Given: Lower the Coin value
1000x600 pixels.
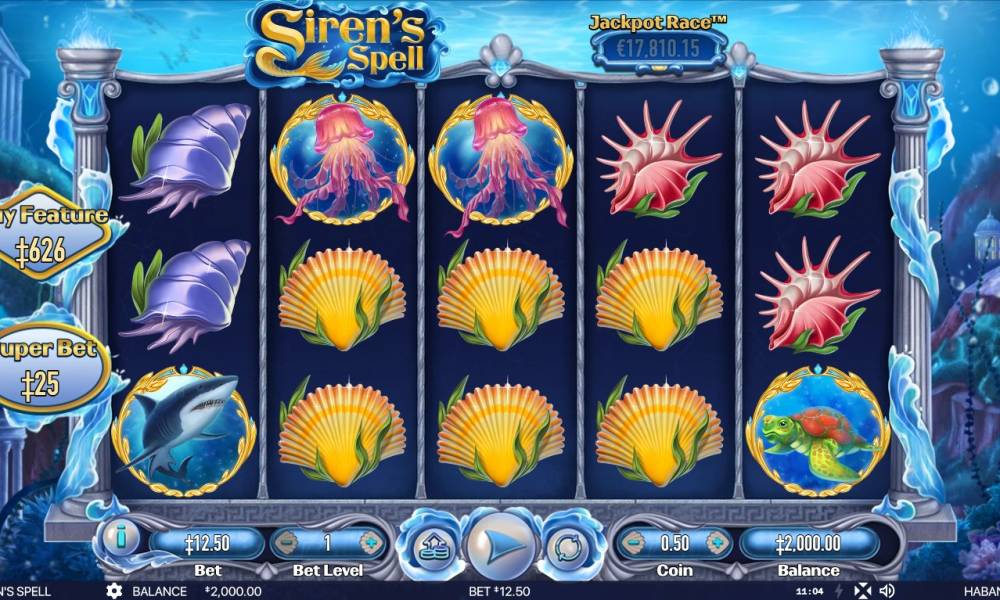Looking at the screenshot, I should [632, 544].
